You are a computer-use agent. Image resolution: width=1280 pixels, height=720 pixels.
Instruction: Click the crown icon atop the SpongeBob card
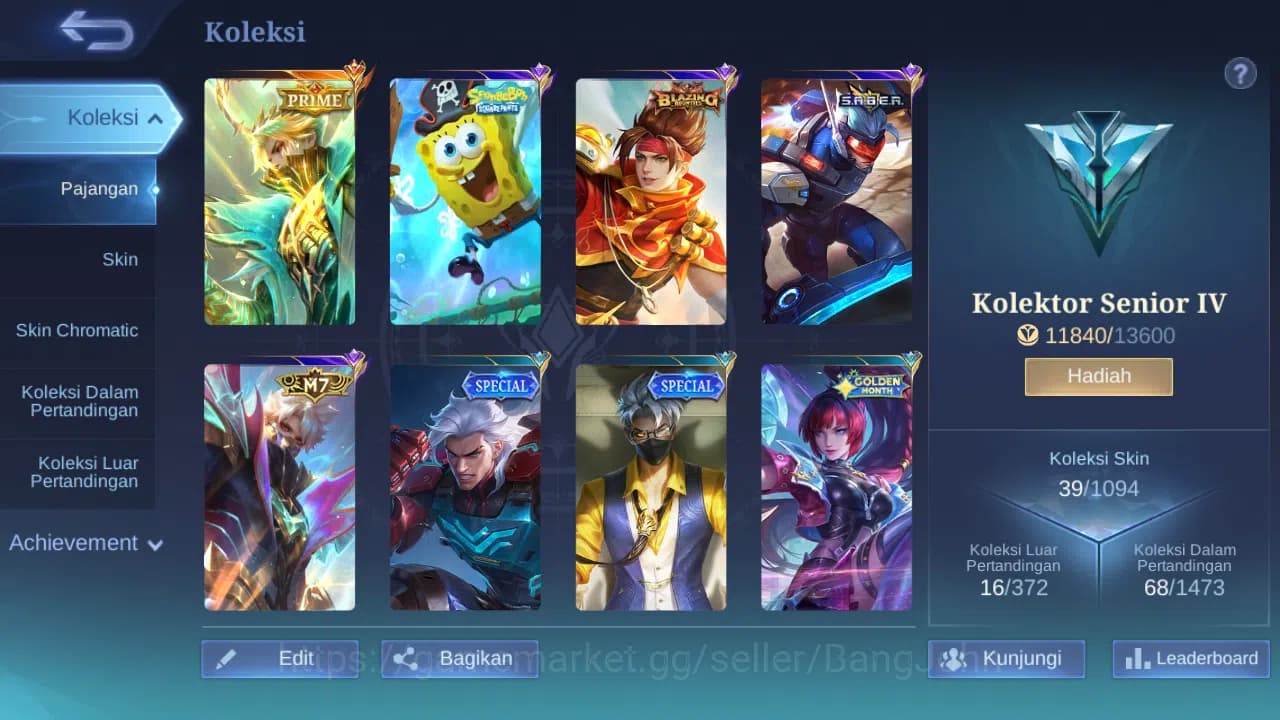pyautogui.click(x=541, y=69)
